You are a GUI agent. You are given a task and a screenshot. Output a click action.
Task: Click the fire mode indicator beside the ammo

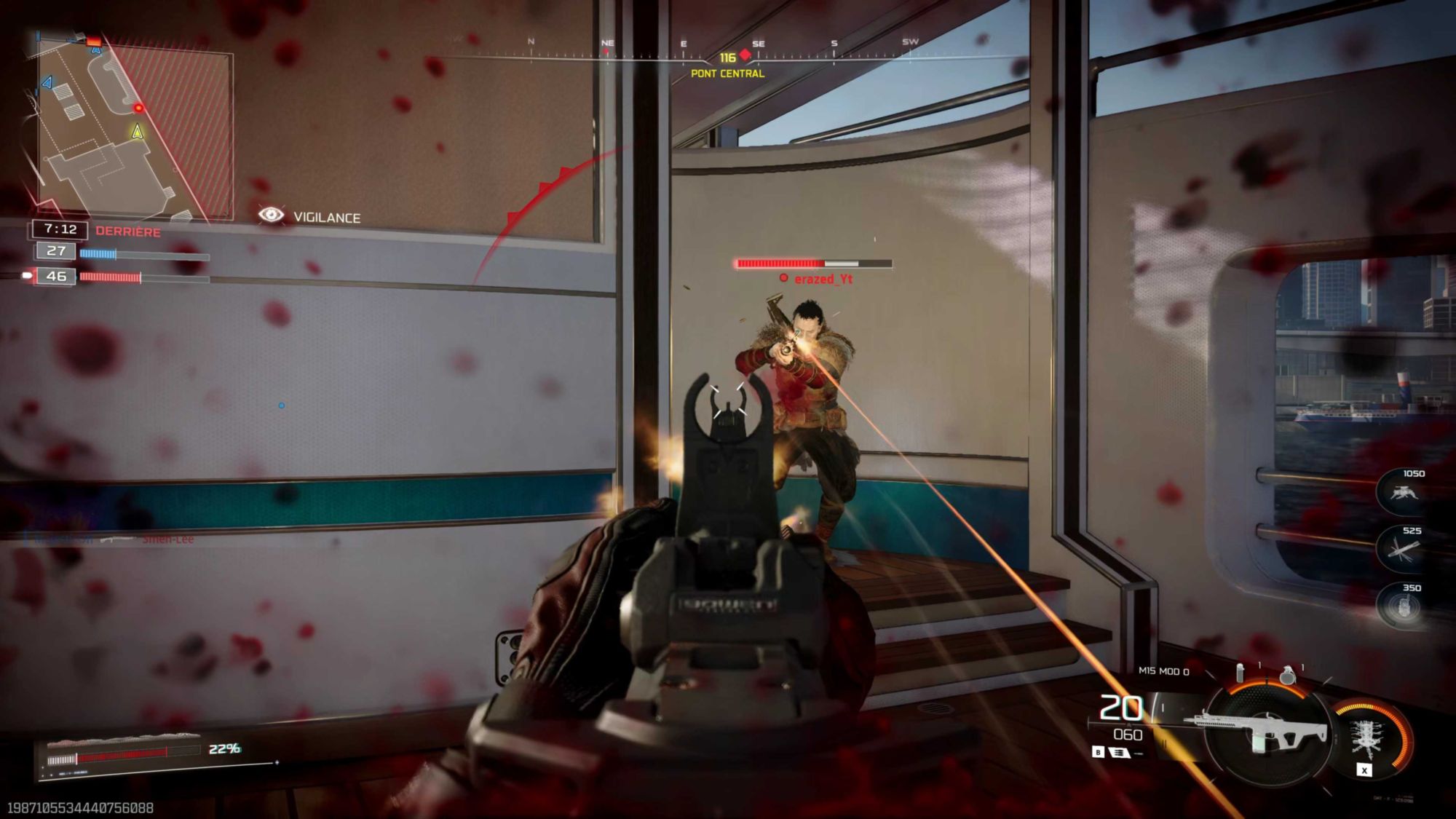1119,753
